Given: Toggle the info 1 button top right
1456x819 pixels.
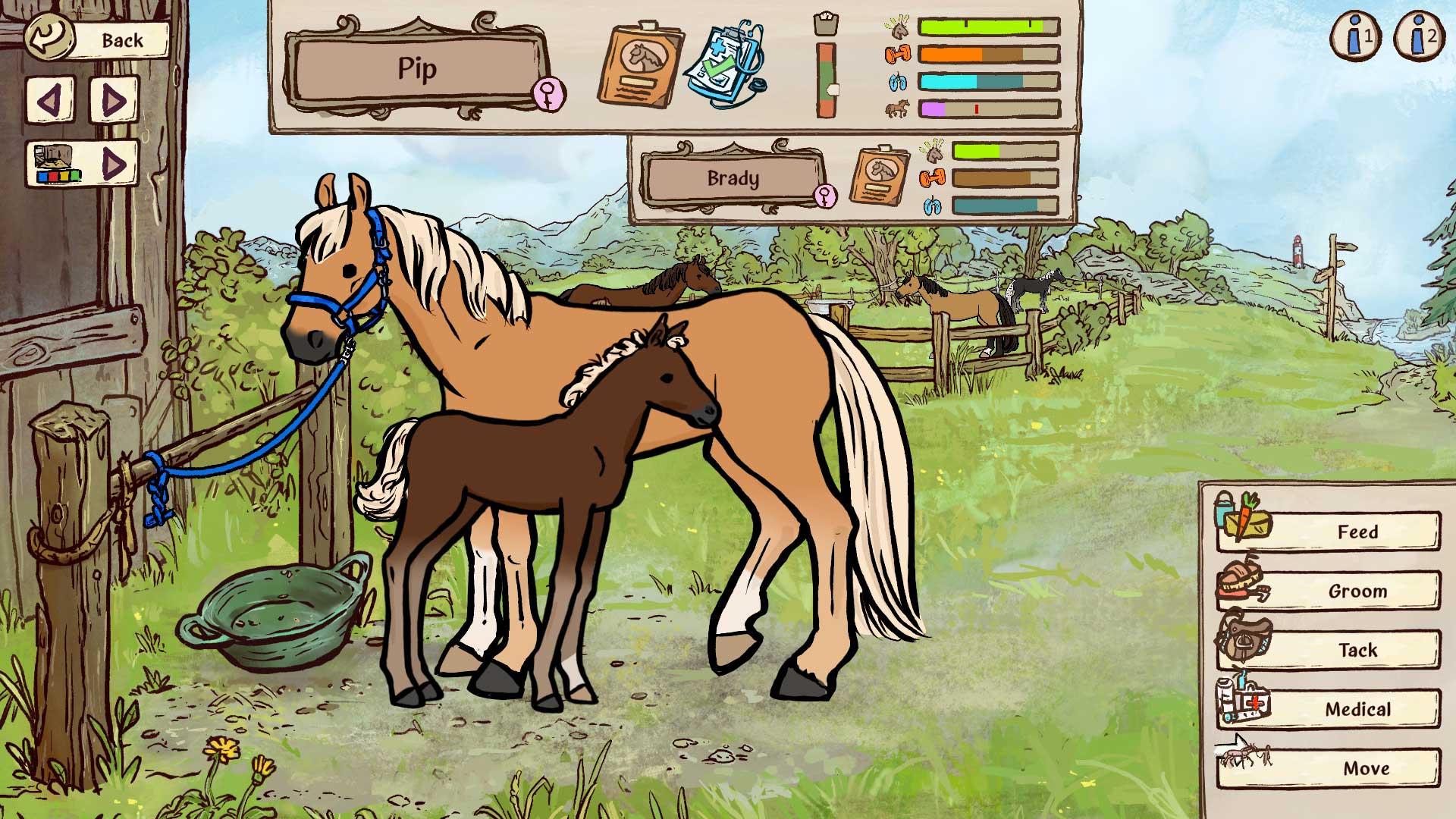Looking at the screenshot, I should (x=1355, y=34).
